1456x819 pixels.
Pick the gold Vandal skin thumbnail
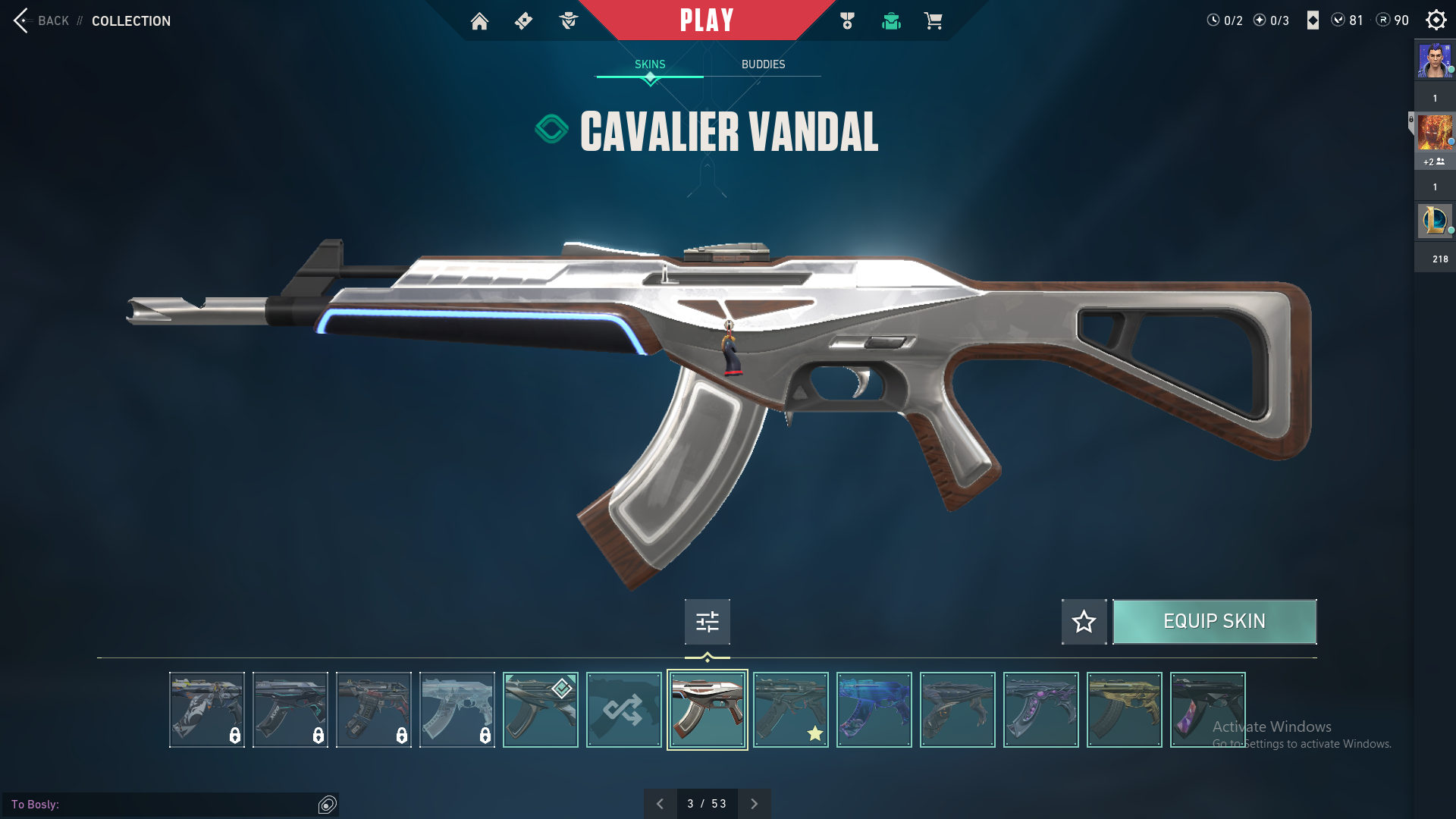pyautogui.click(x=1124, y=710)
